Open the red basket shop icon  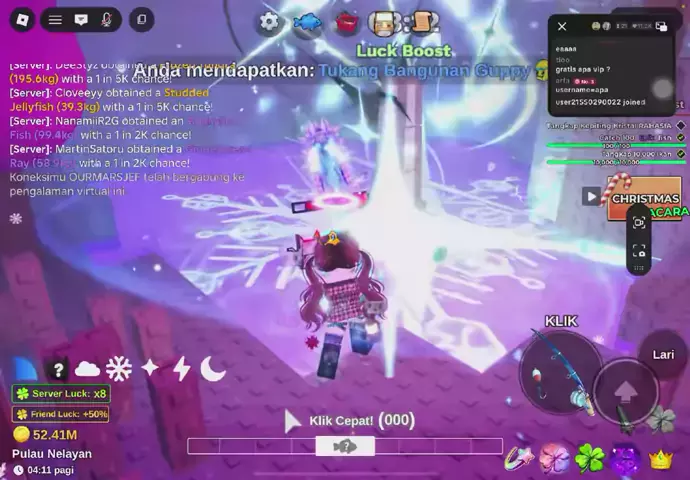coord(346,22)
